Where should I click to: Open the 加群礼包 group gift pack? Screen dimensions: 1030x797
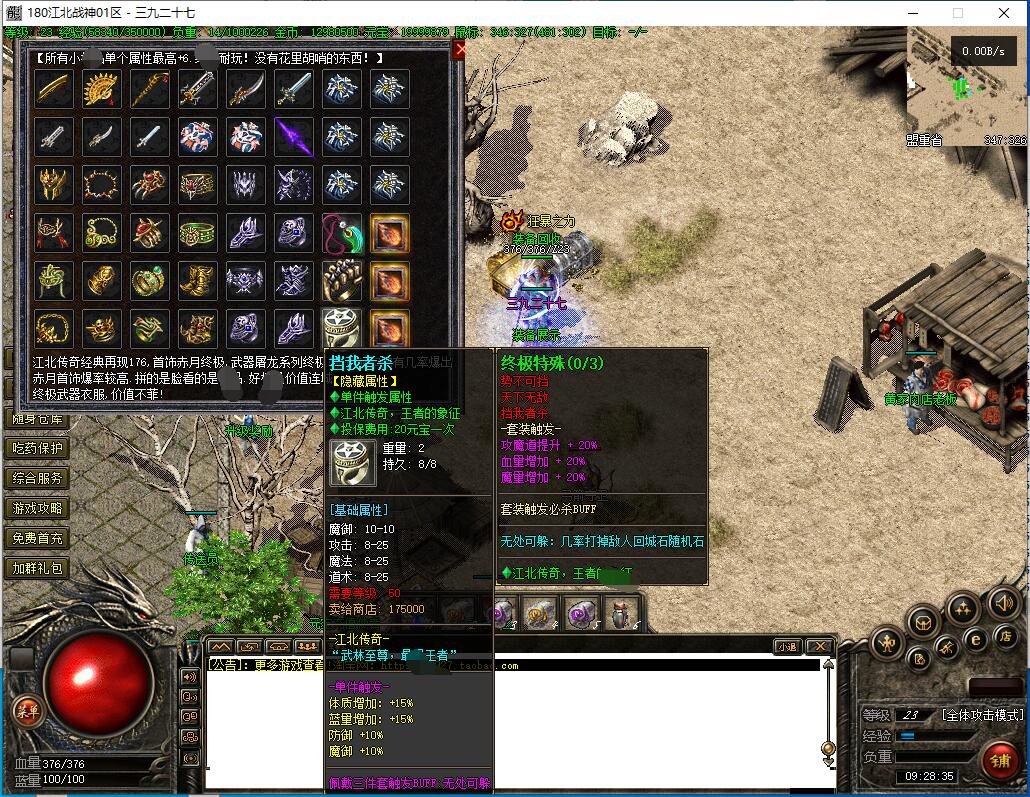coord(38,568)
